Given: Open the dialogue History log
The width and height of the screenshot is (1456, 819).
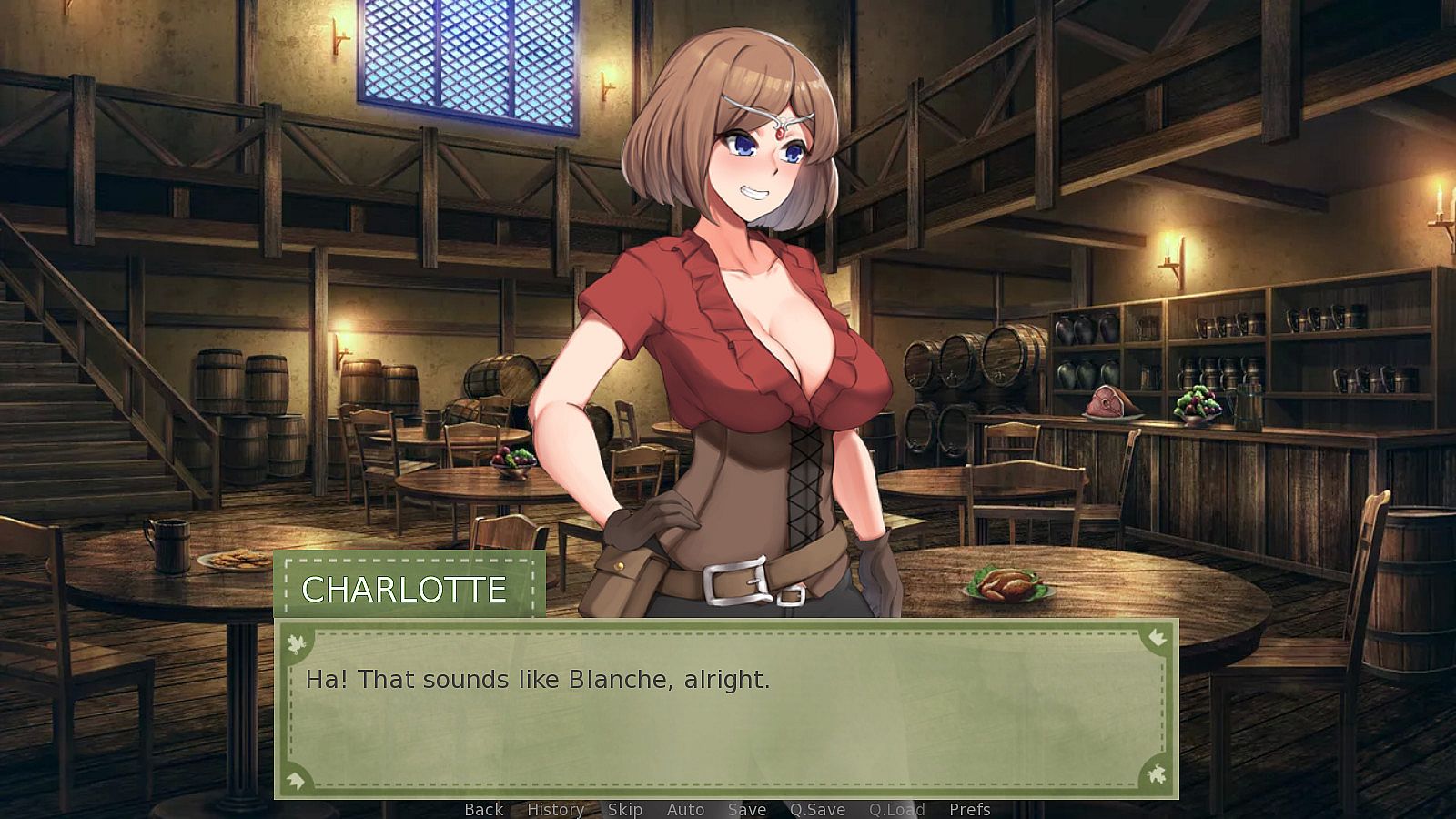Looking at the screenshot, I should (x=555, y=809).
